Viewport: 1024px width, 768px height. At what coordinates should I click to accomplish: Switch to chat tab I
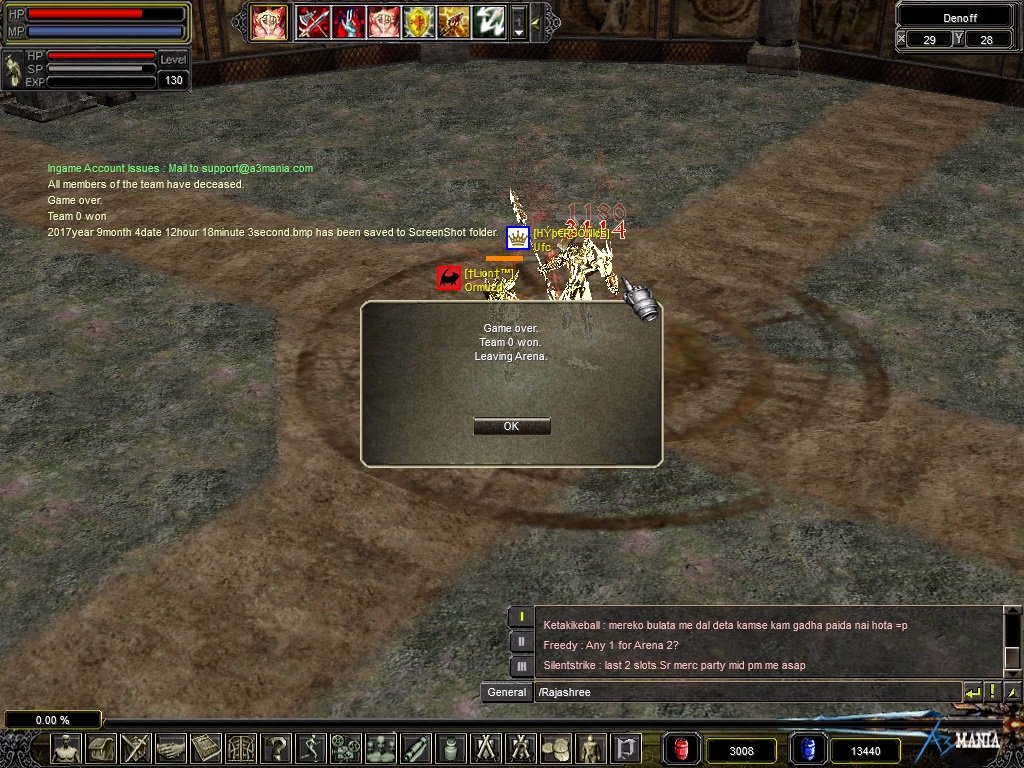[520, 617]
